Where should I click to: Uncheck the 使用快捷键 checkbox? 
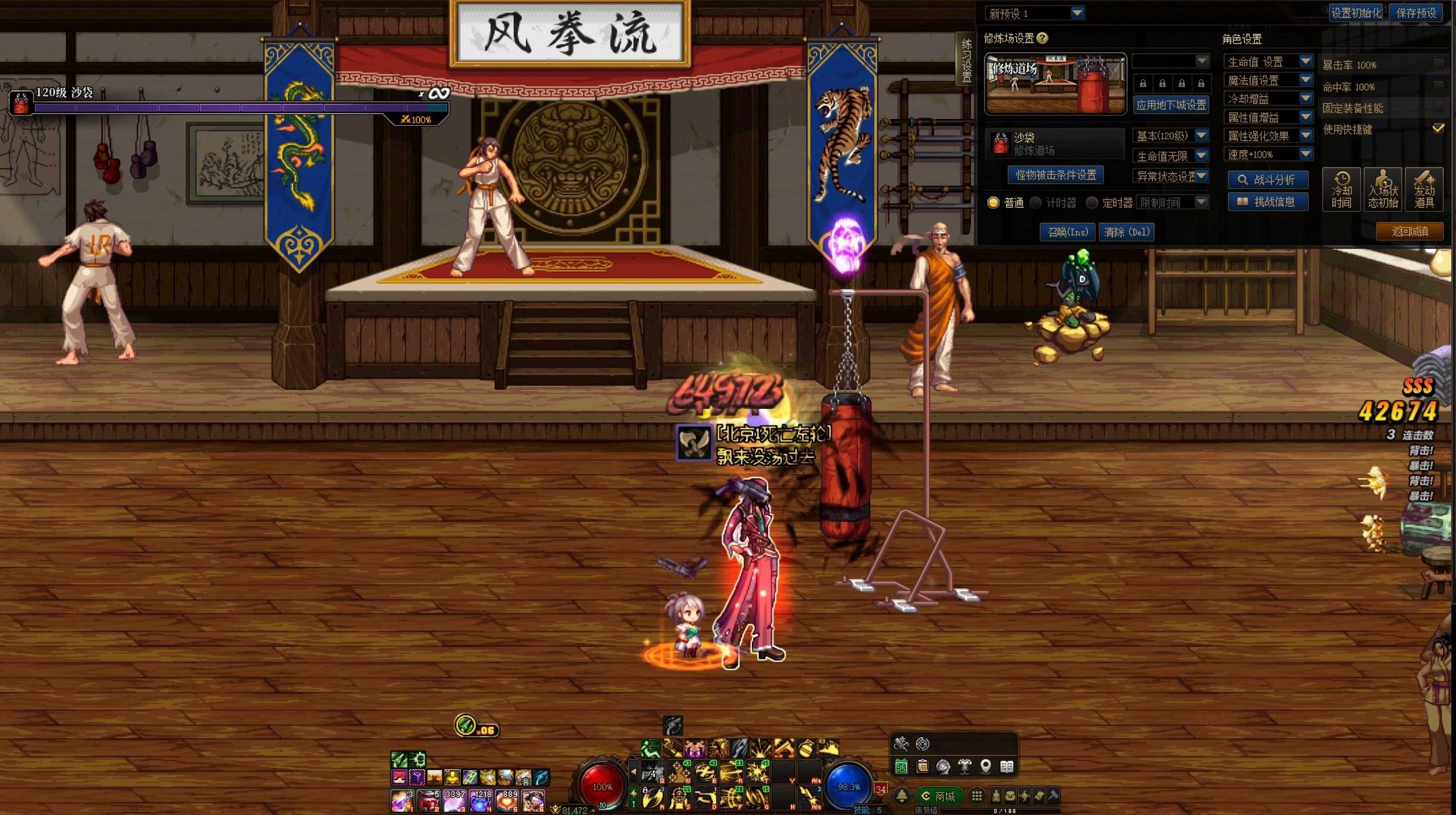click(1439, 127)
